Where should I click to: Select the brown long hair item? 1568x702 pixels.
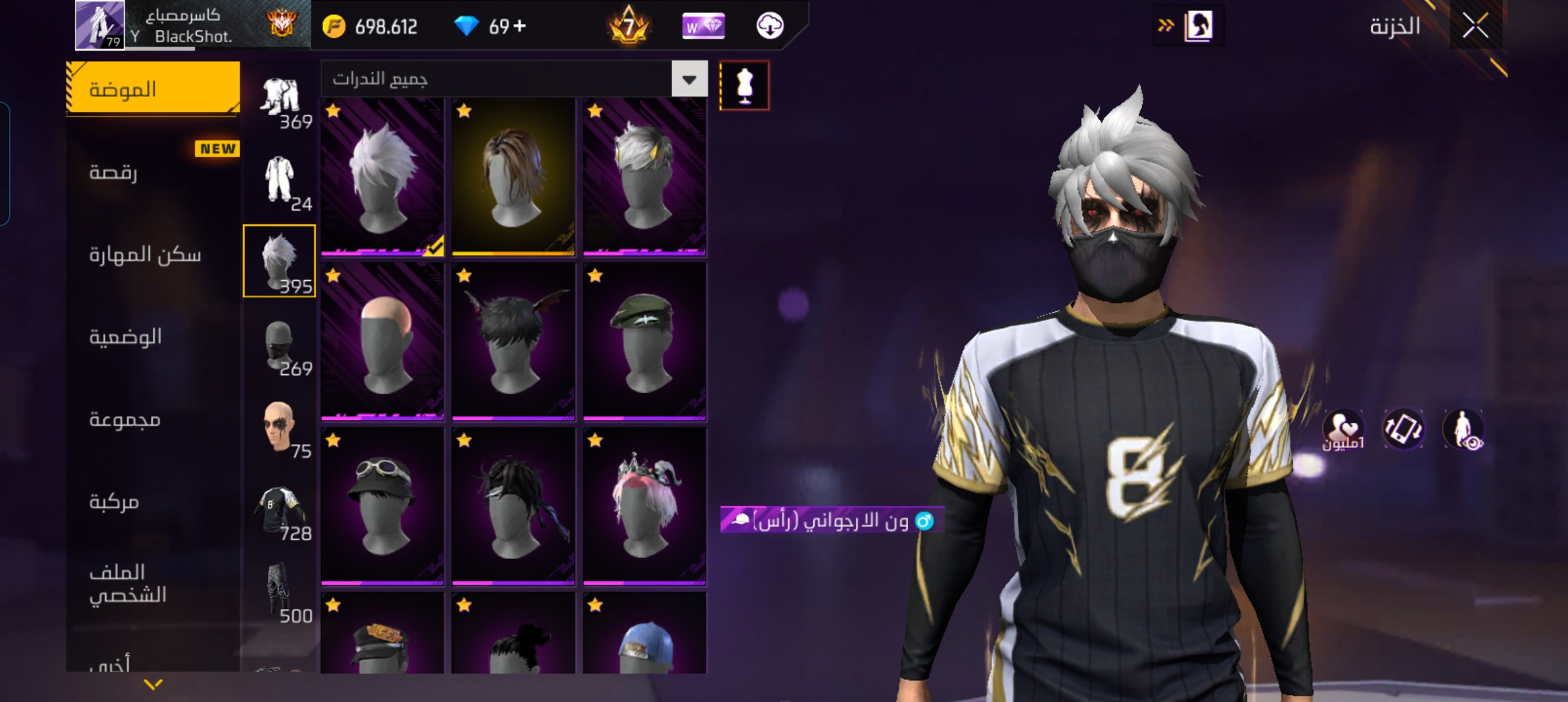click(x=514, y=177)
